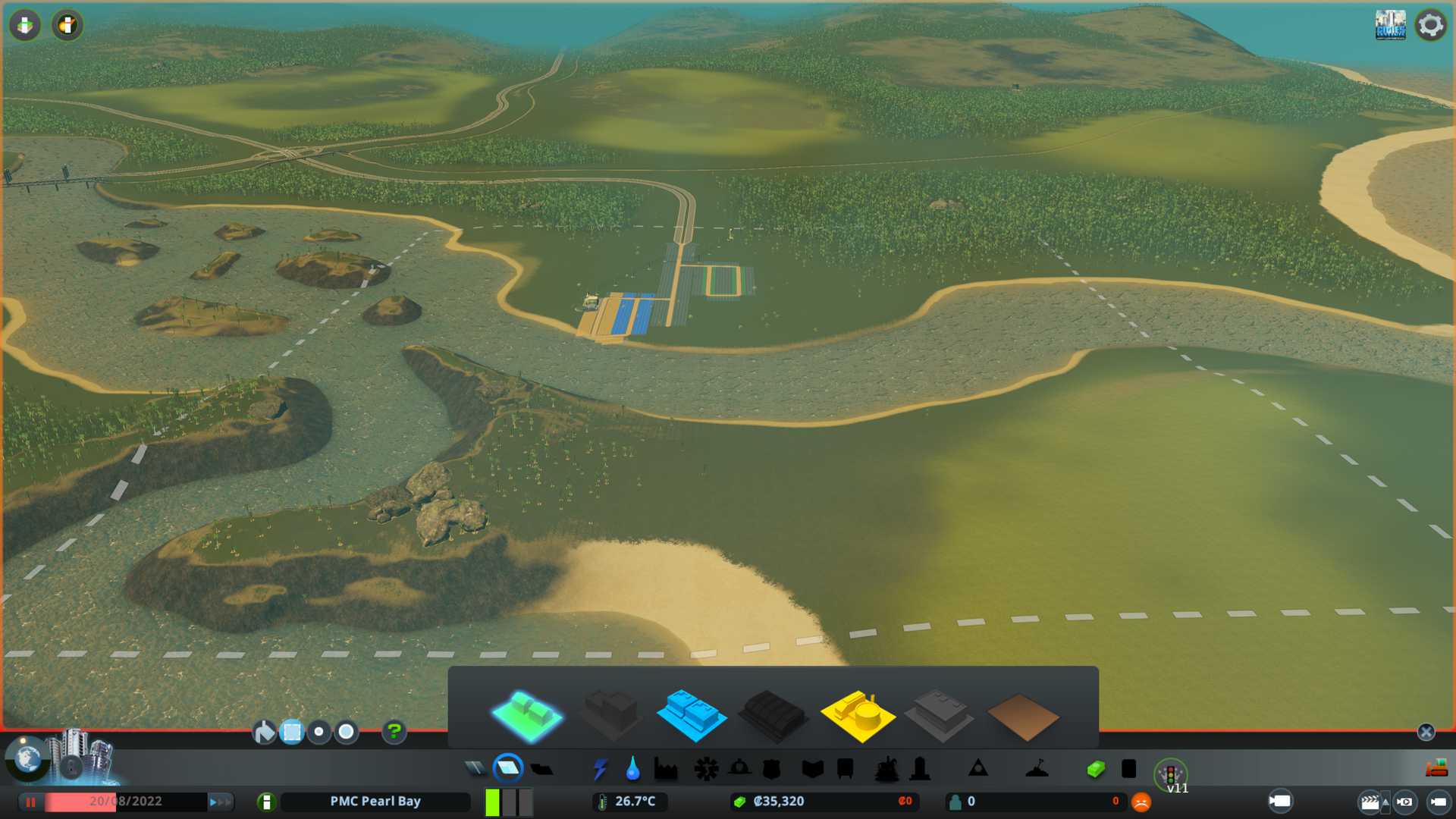The width and height of the screenshot is (1456, 819).
Task: Select the brown de-zone tile
Action: (1022, 717)
